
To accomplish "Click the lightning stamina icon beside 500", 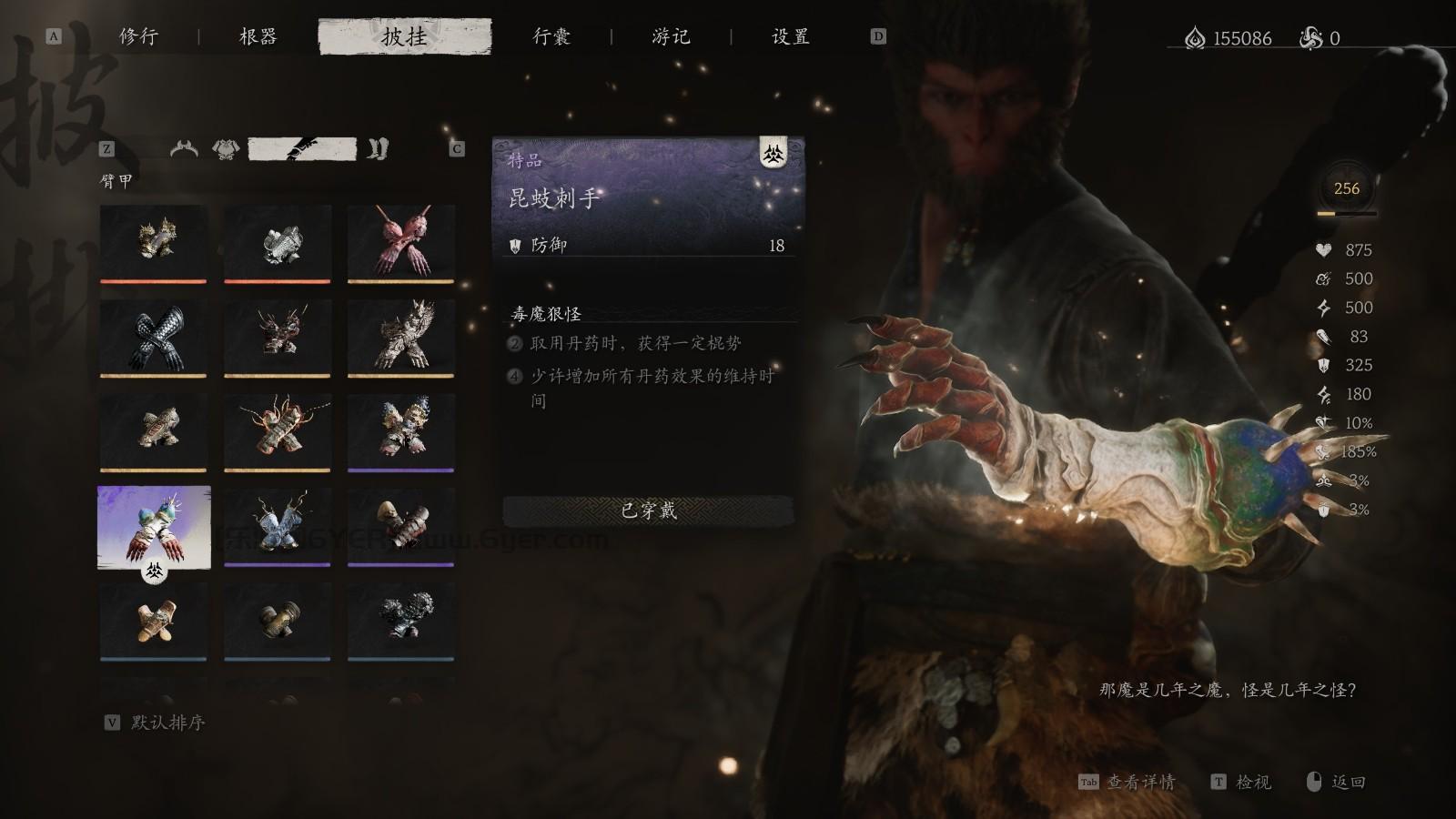I will coord(1322,308).
